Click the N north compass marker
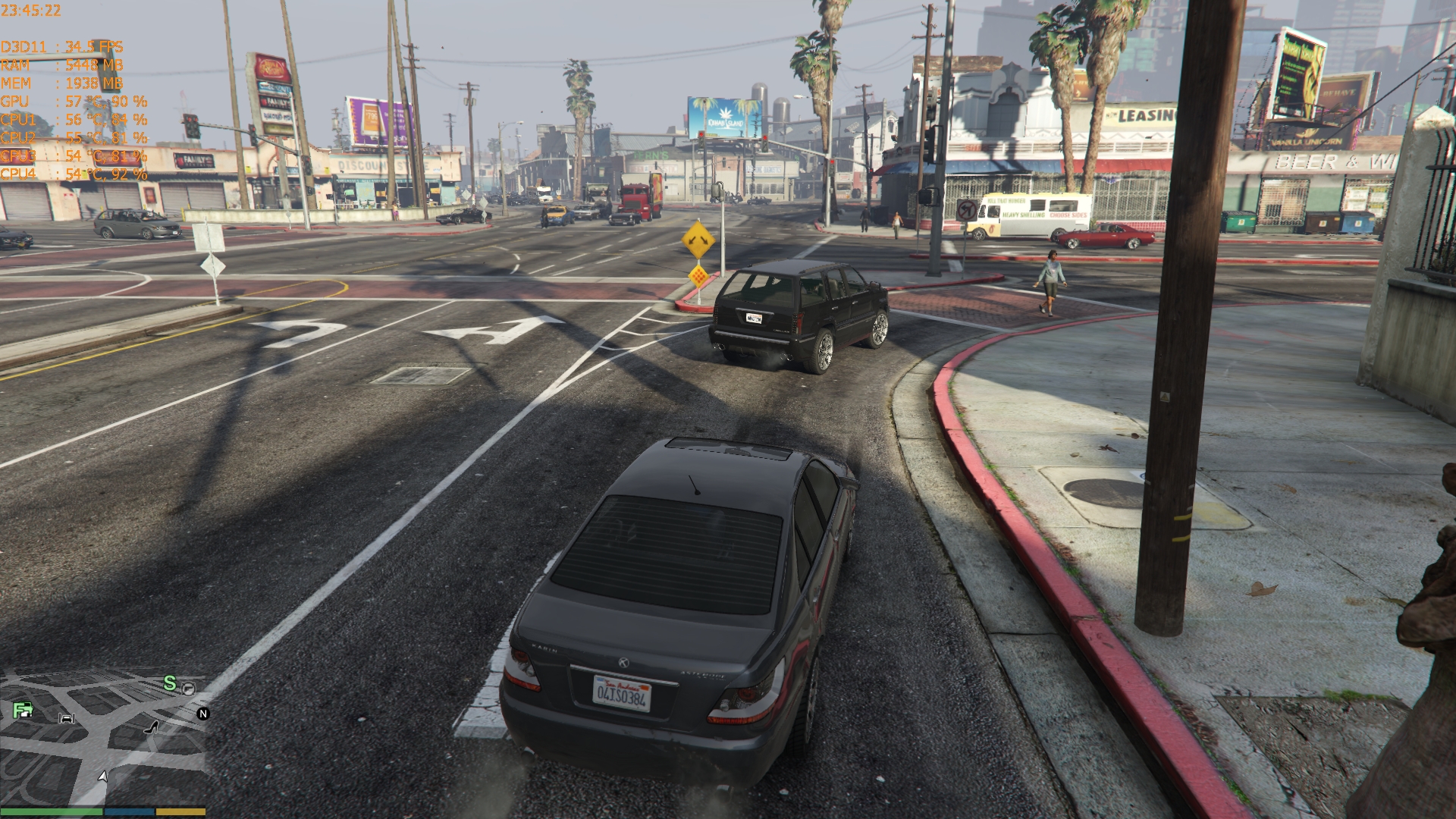1456x819 pixels. (x=202, y=714)
